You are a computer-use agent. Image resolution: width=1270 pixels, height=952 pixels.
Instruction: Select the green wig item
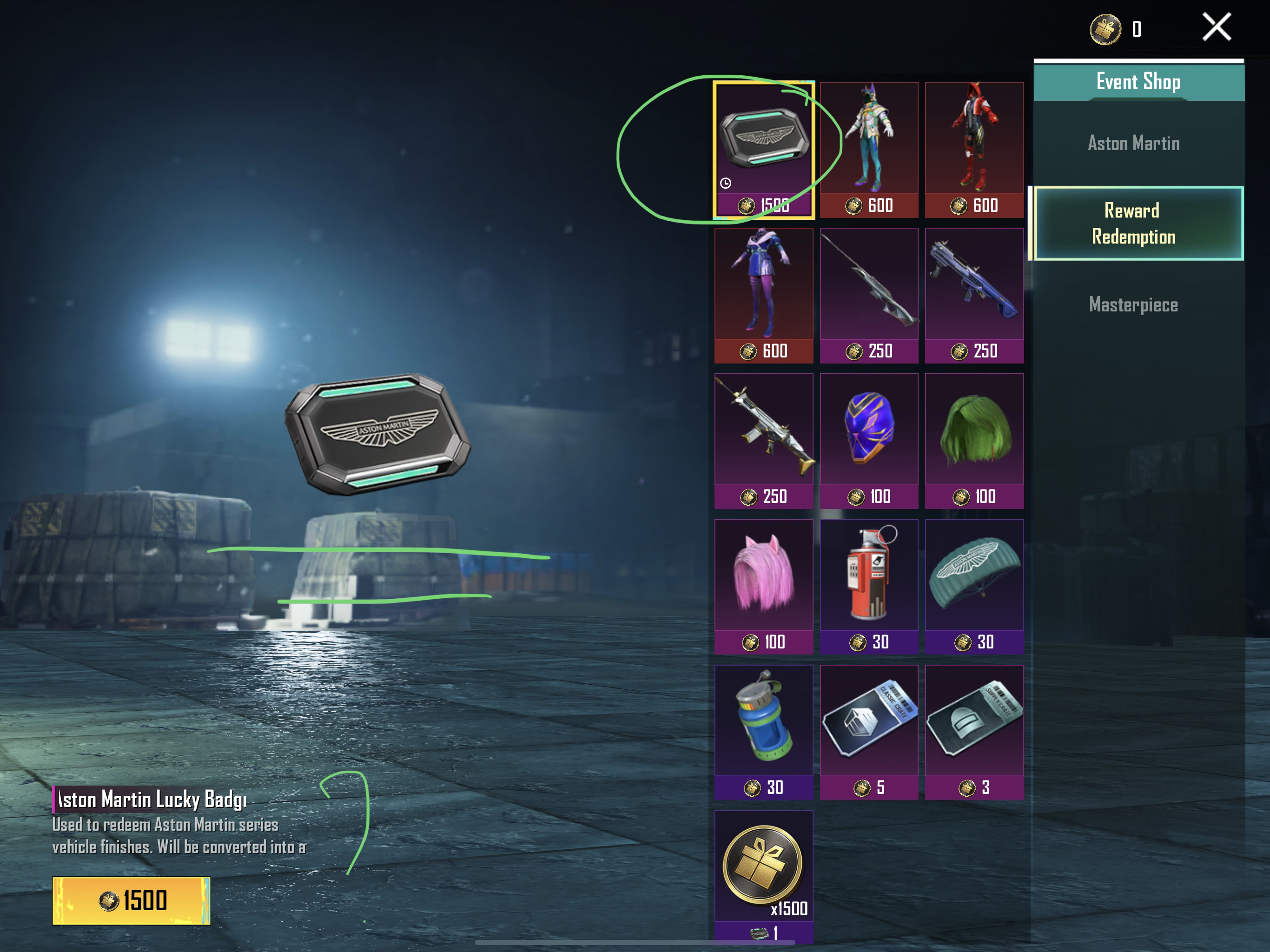tap(974, 440)
